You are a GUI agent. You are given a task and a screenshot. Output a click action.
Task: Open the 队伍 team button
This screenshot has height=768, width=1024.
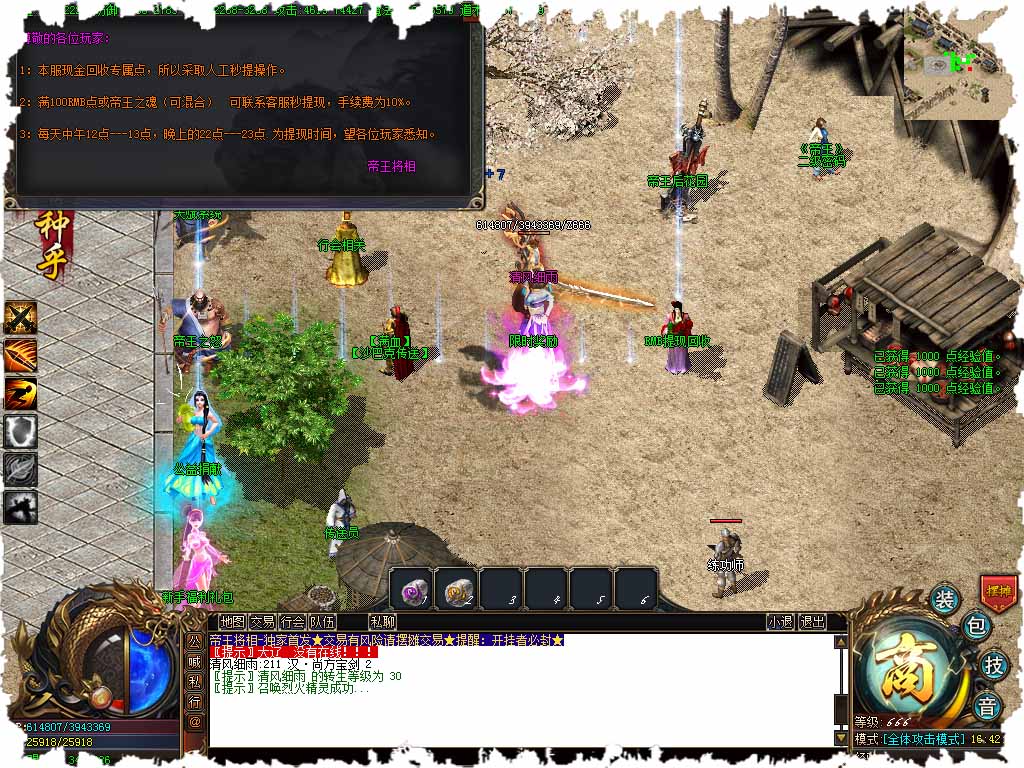pos(323,622)
